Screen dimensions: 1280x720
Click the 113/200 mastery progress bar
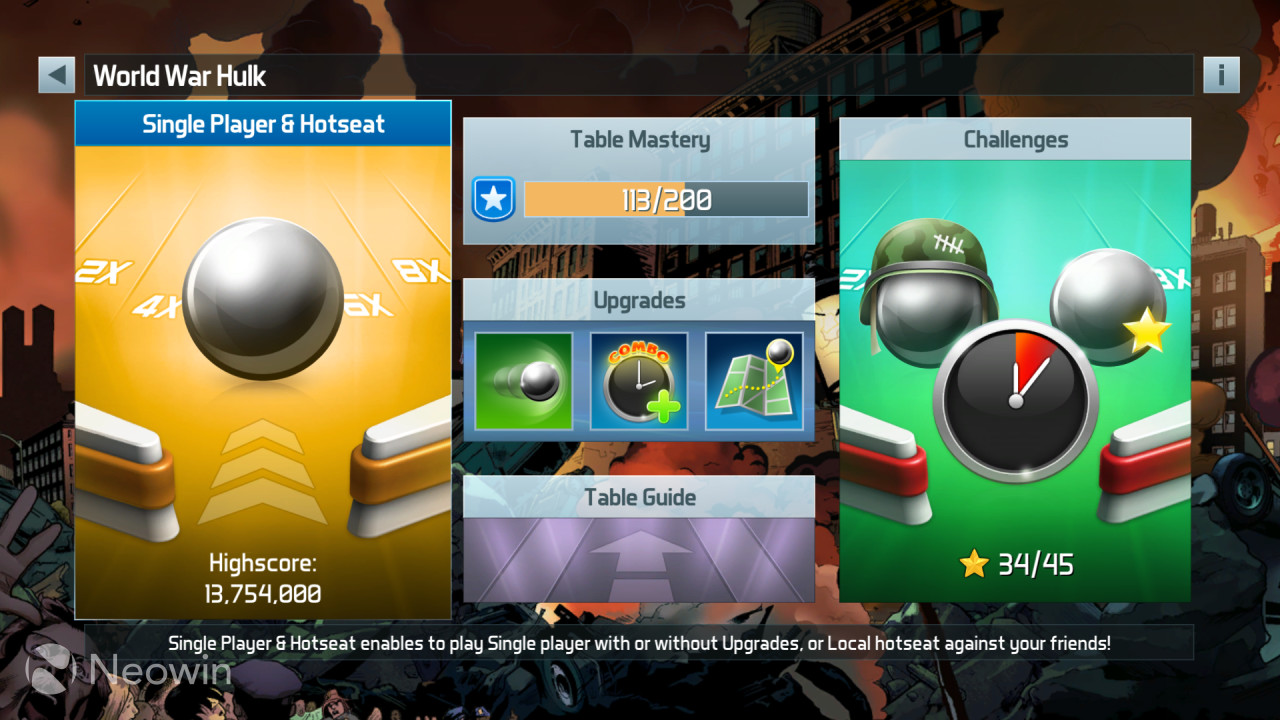(667, 198)
